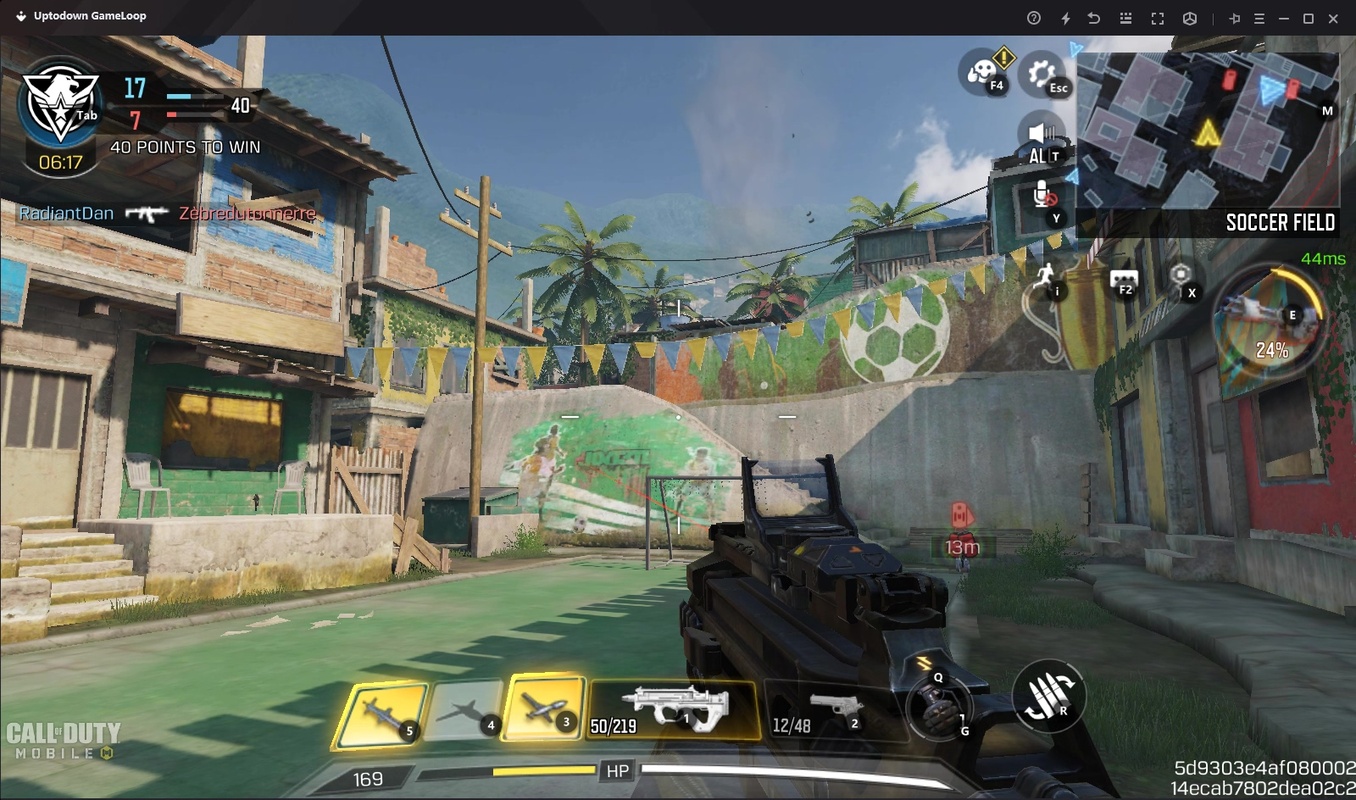Screen dimensions: 1356x800
Task: Activate the Predator Missile scorestreak
Action: tap(379, 714)
